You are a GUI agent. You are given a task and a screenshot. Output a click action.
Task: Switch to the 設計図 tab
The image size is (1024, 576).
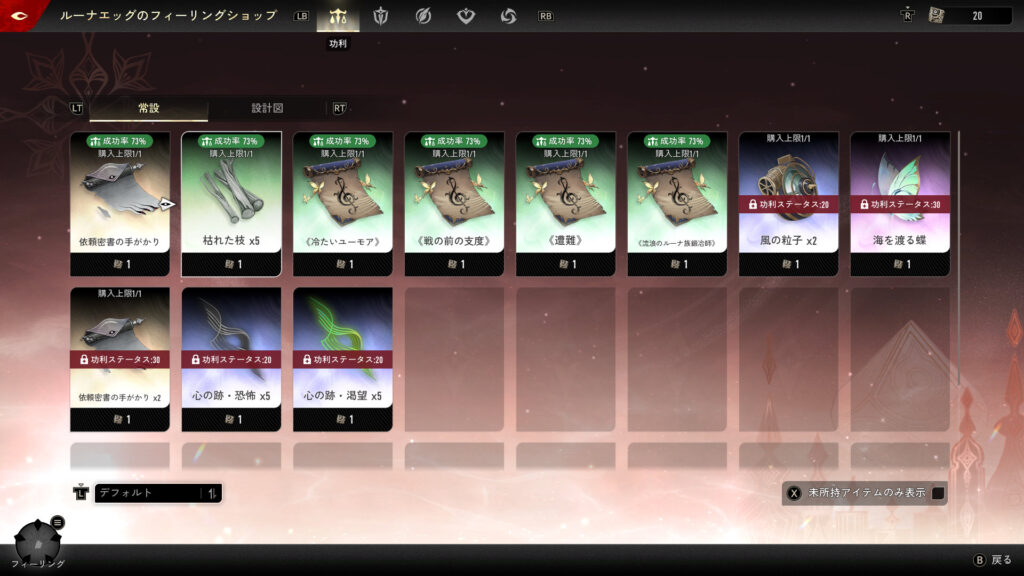[267, 108]
